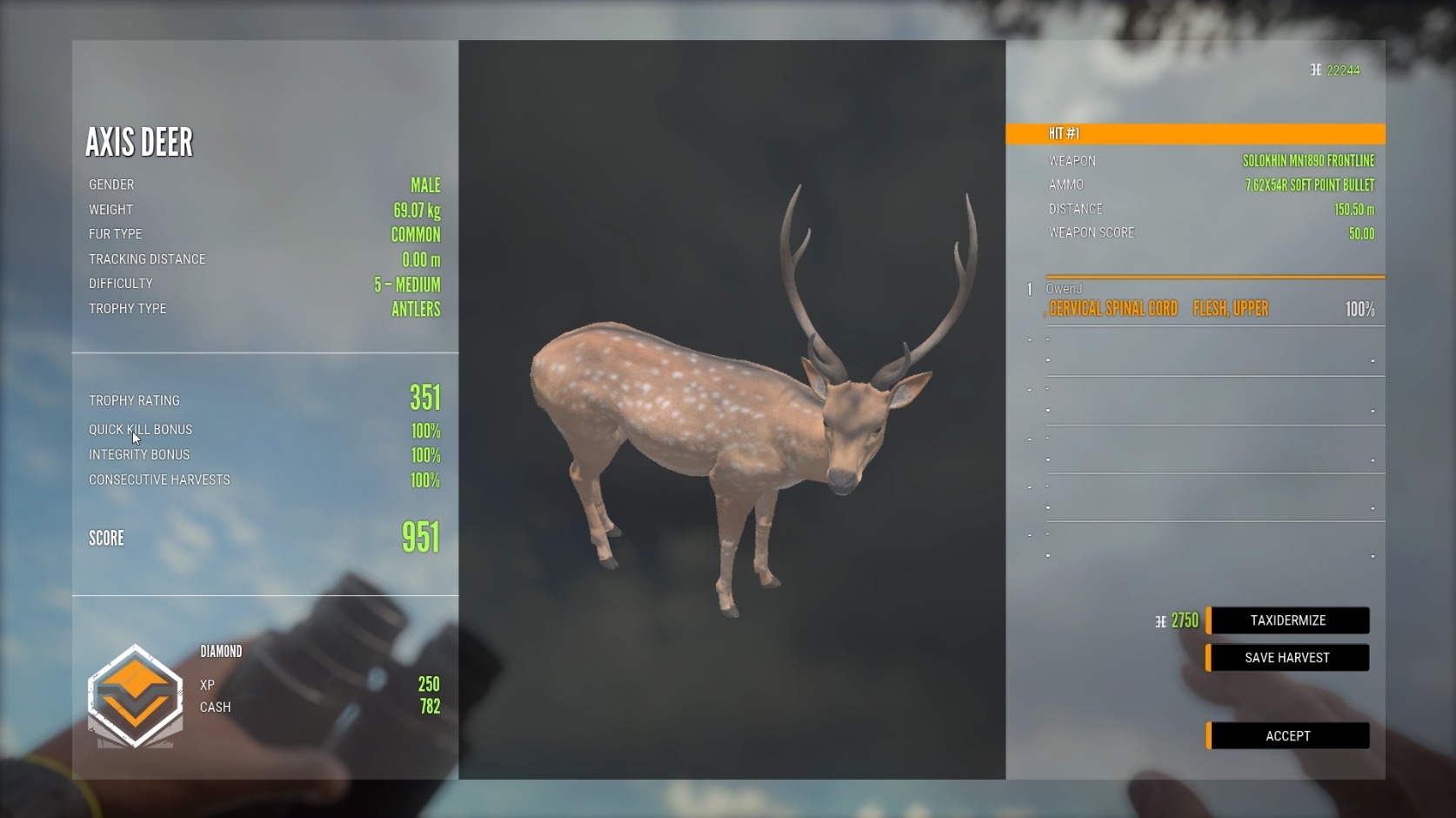
Task: Collapse the WEAPON SCORE detail line
Action: click(x=1209, y=232)
